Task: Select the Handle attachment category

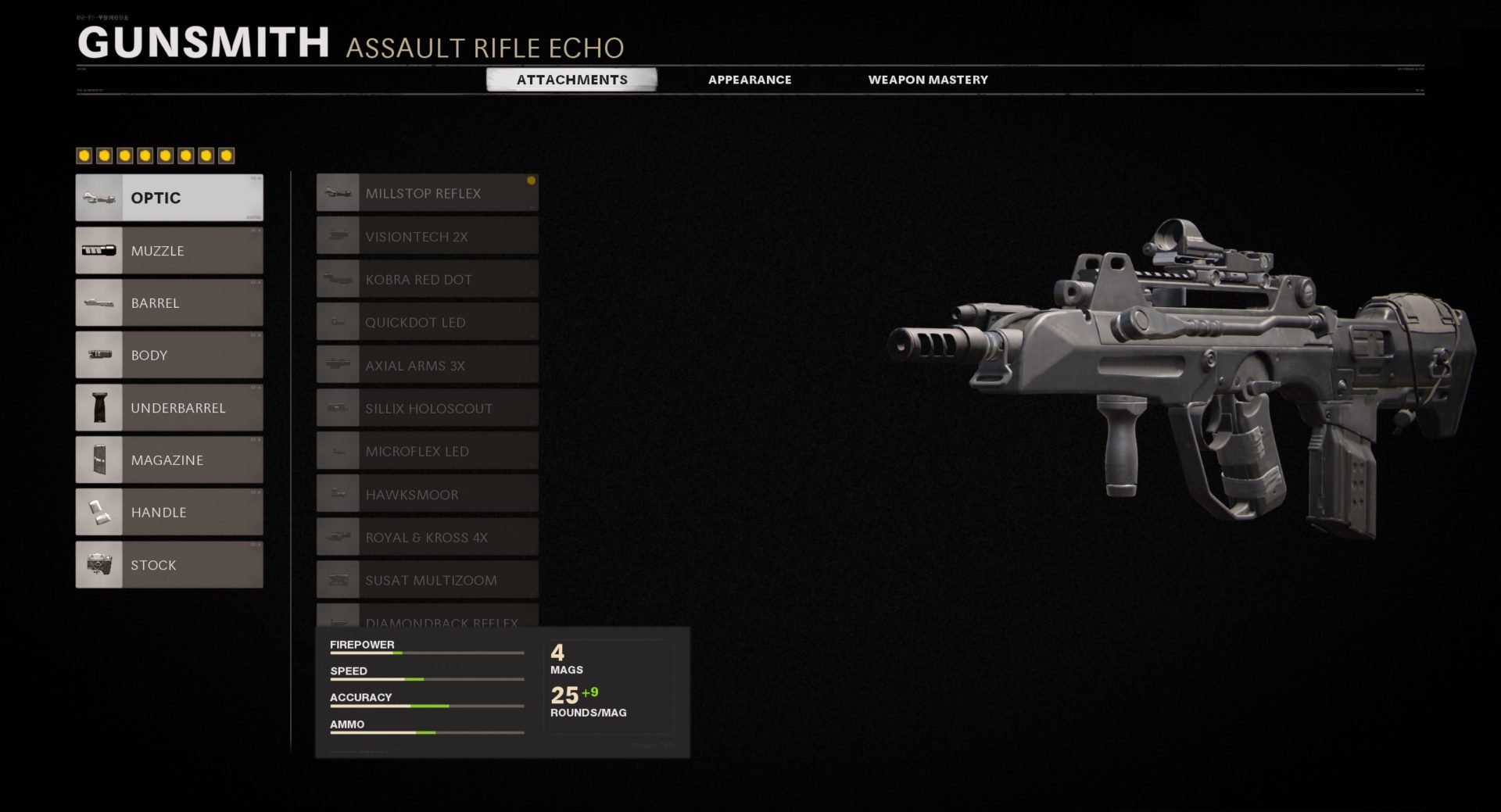Action: point(170,513)
